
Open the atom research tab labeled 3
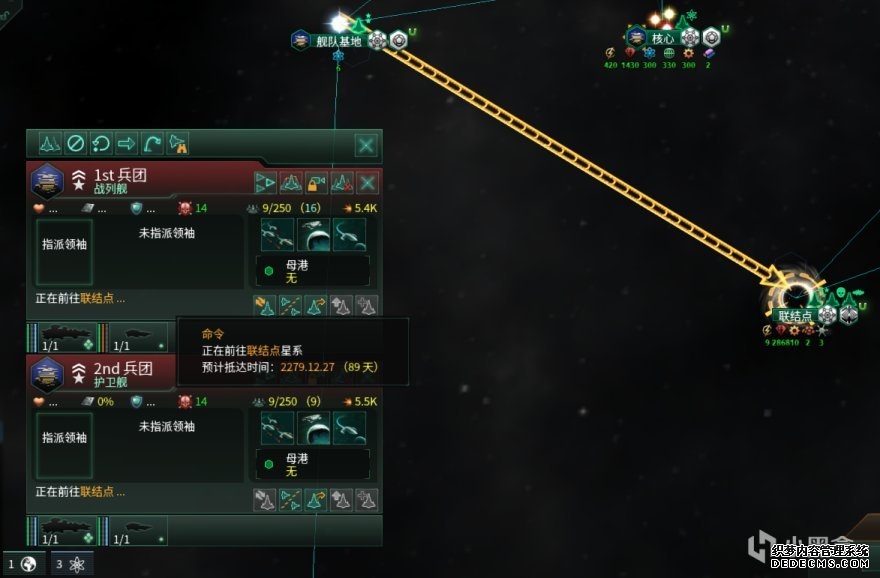[72, 563]
